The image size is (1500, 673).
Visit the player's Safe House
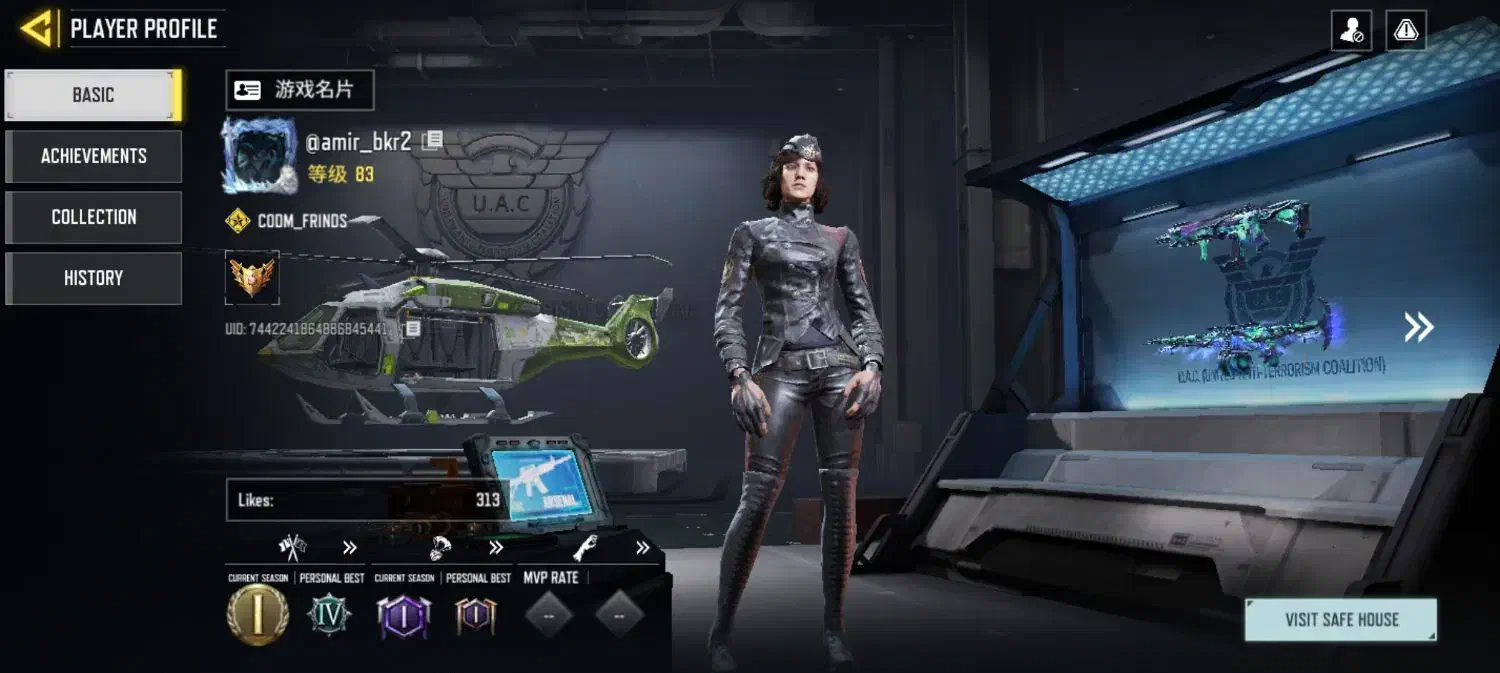coord(1341,620)
